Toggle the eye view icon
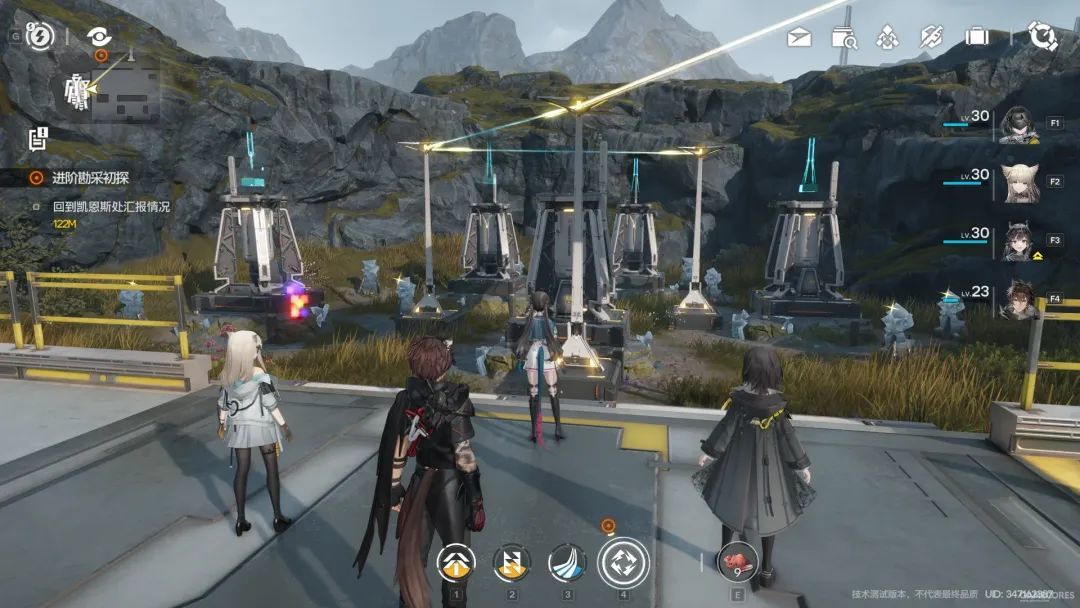The height and width of the screenshot is (608, 1080). (99, 37)
